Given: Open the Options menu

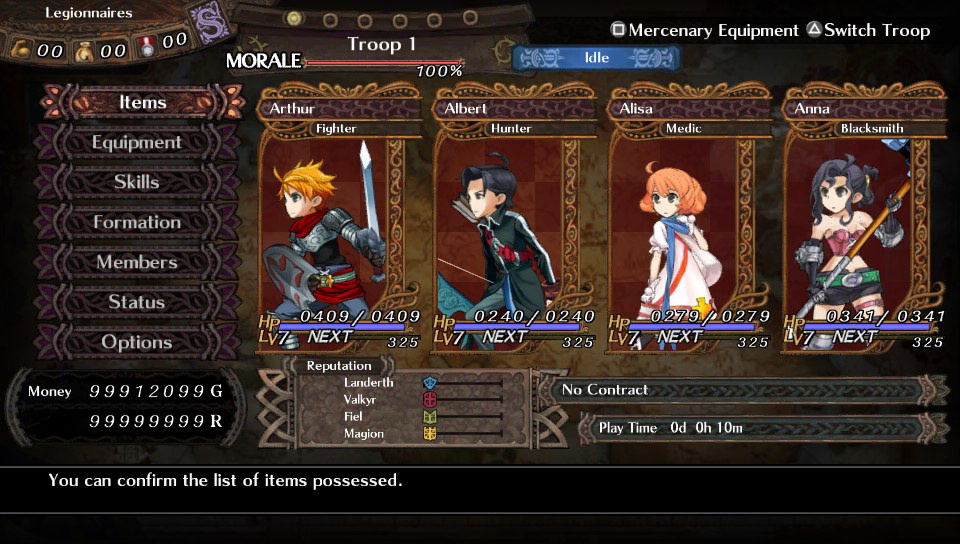Looking at the screenshot, I should click(x=137, y=342).
